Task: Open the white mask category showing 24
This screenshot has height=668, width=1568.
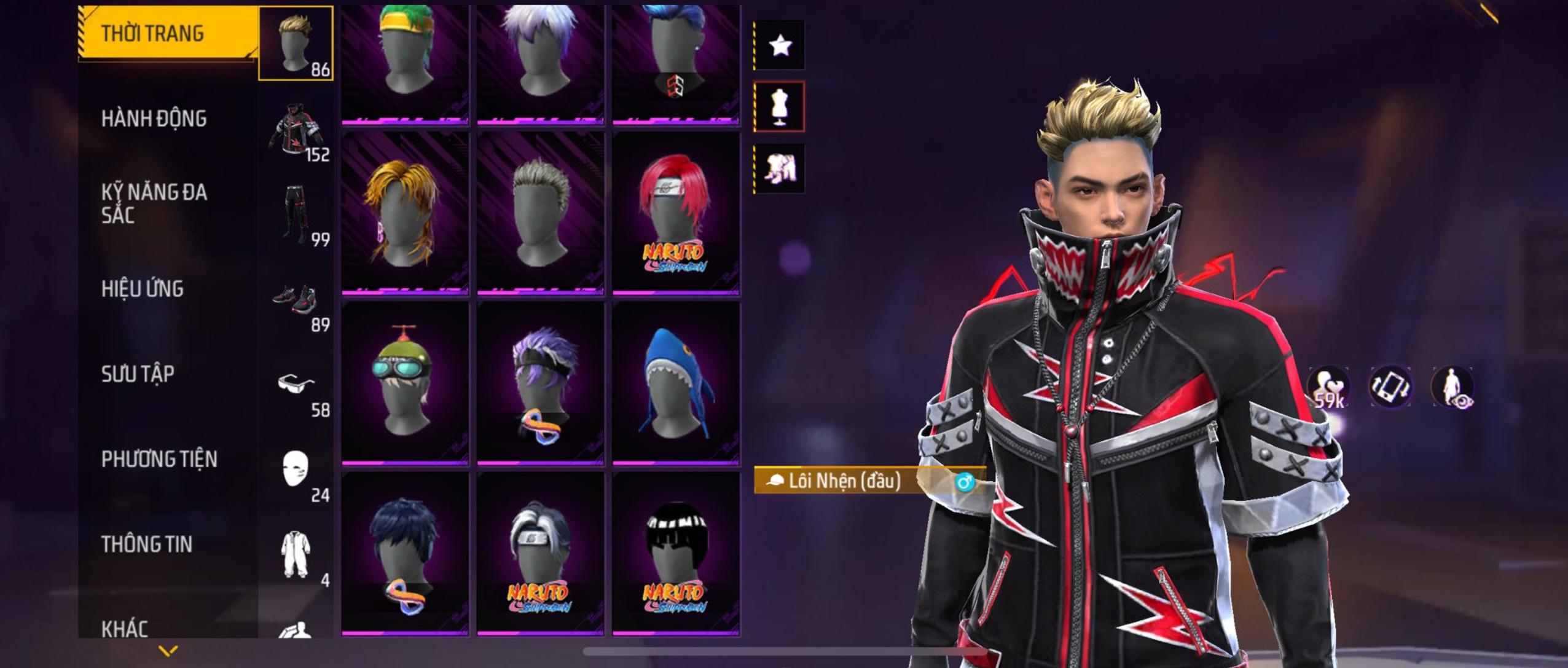Action: [x=296, y=471]
